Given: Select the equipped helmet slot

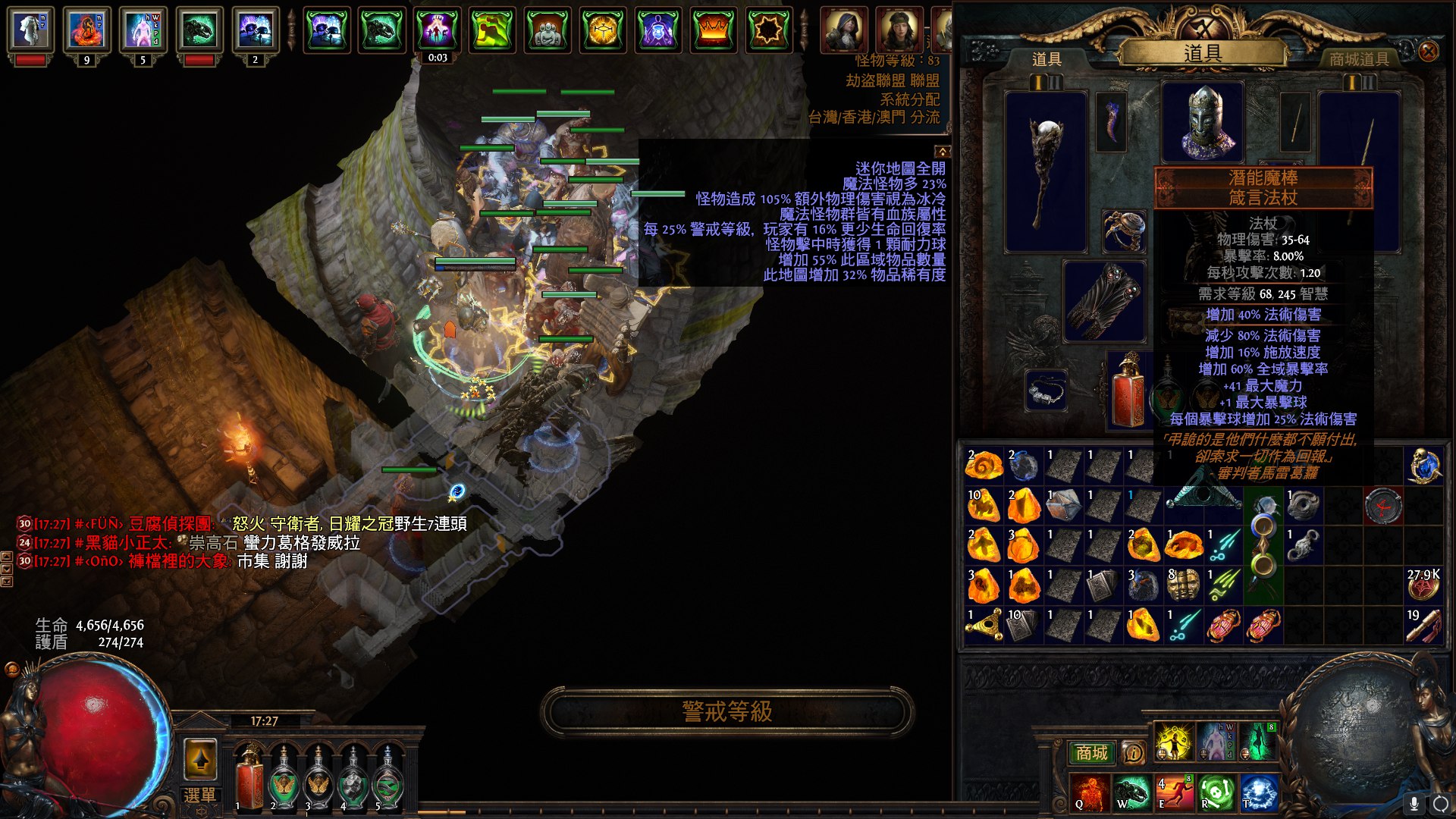Looking at the screenshot, I should [x=1203, y=122].
